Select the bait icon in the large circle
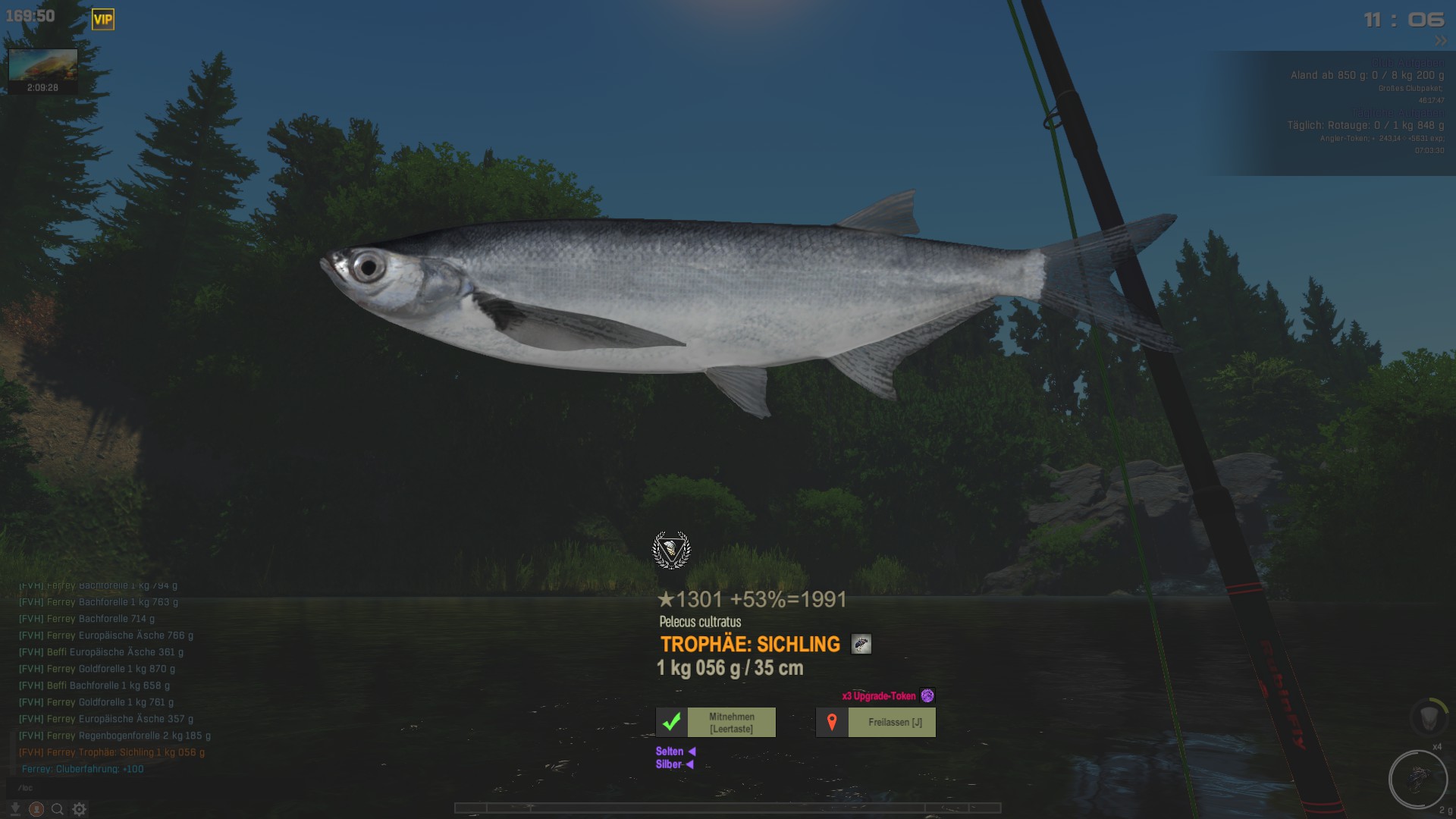 tap(1417, 779)
